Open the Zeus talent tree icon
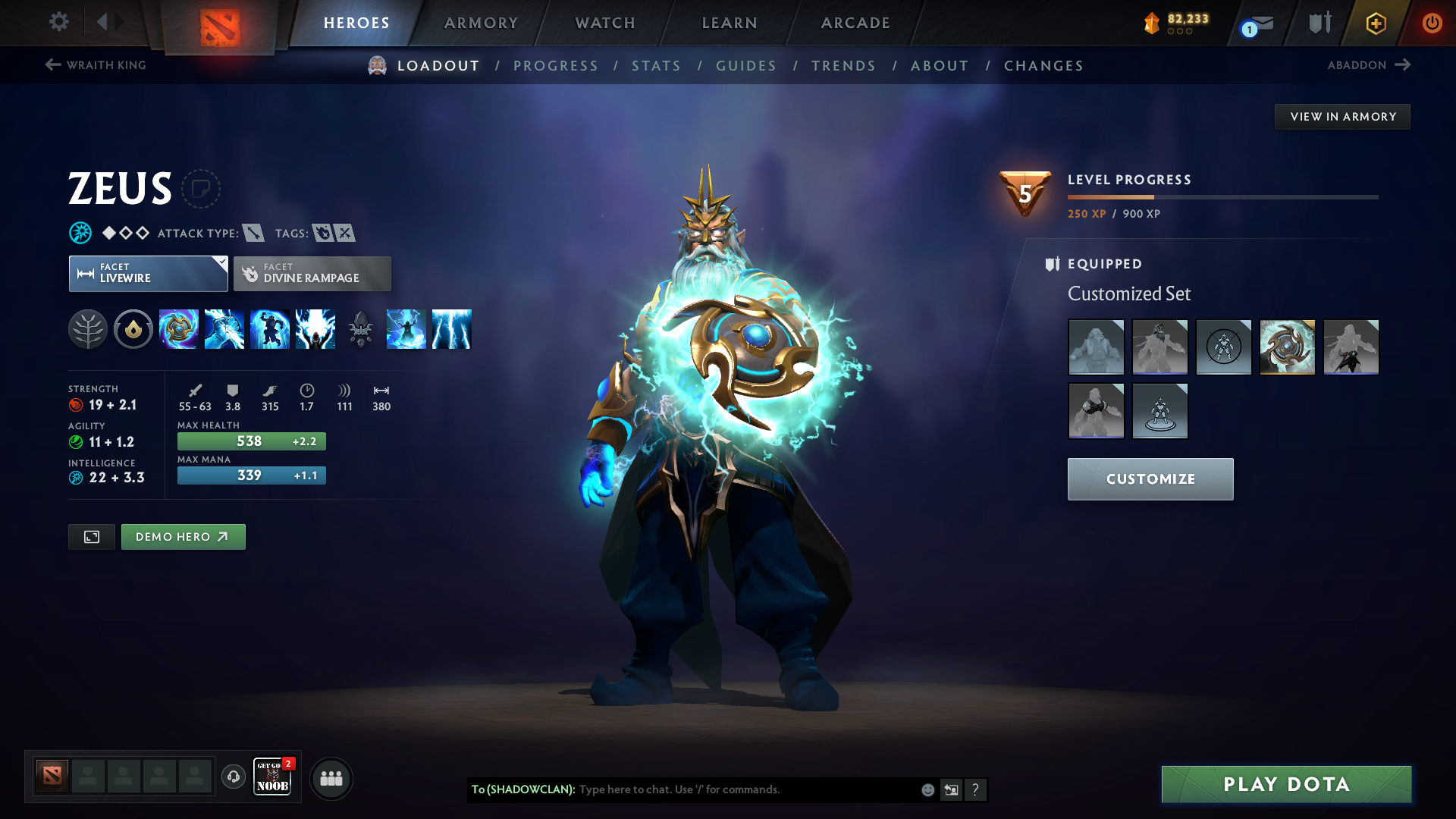The width and height of the screenshot is (1456, 819). pyautogui.click(x=88, y=329)
